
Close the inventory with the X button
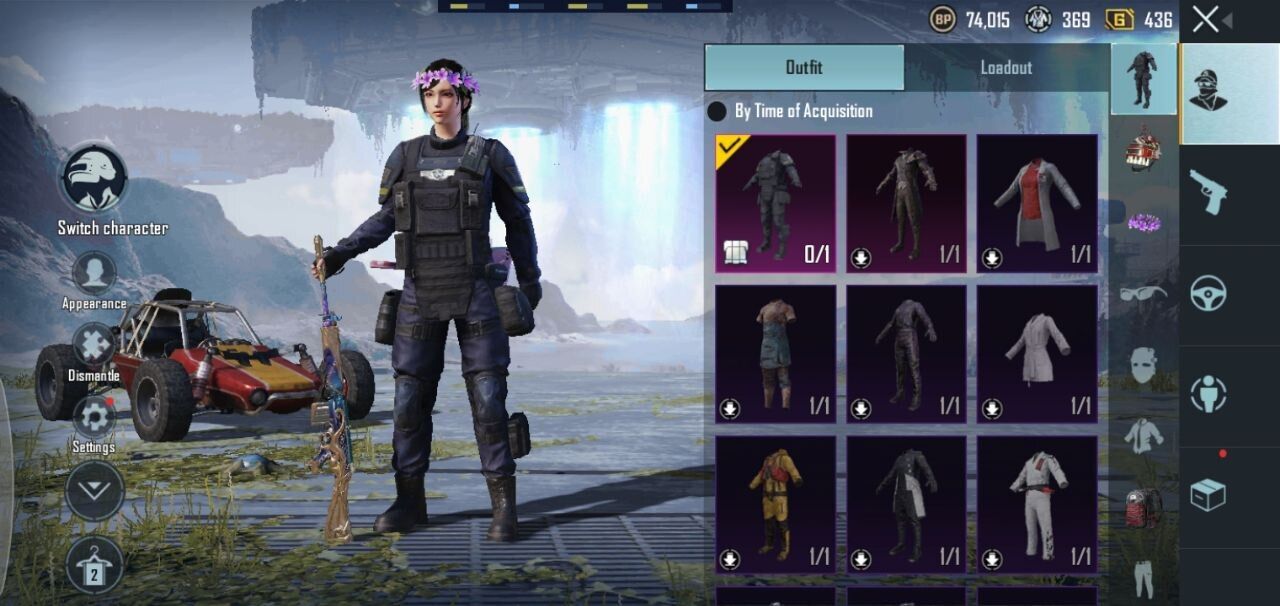(1206, 19)
